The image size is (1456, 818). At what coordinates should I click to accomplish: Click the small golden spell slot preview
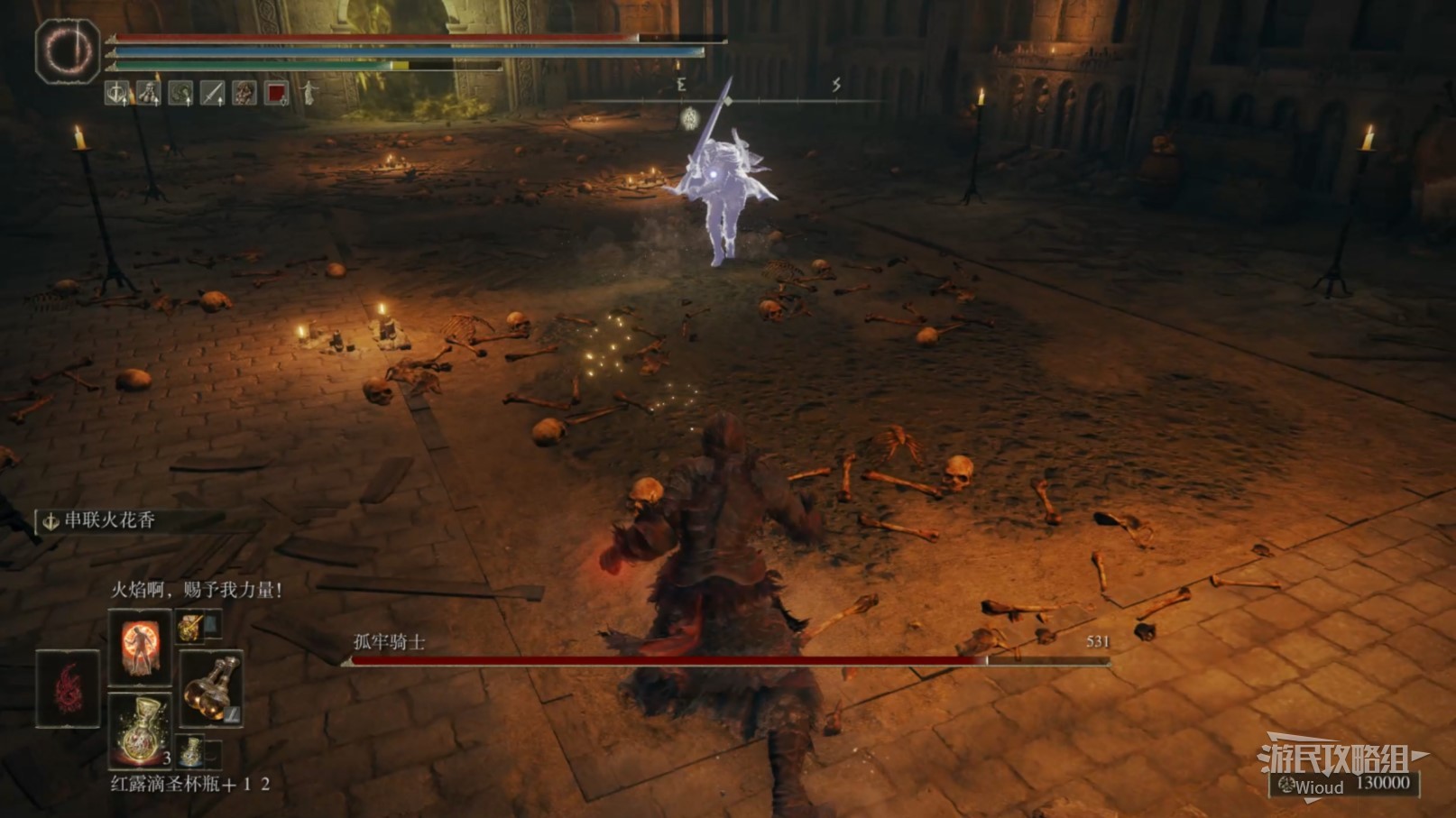pos(189,627)
